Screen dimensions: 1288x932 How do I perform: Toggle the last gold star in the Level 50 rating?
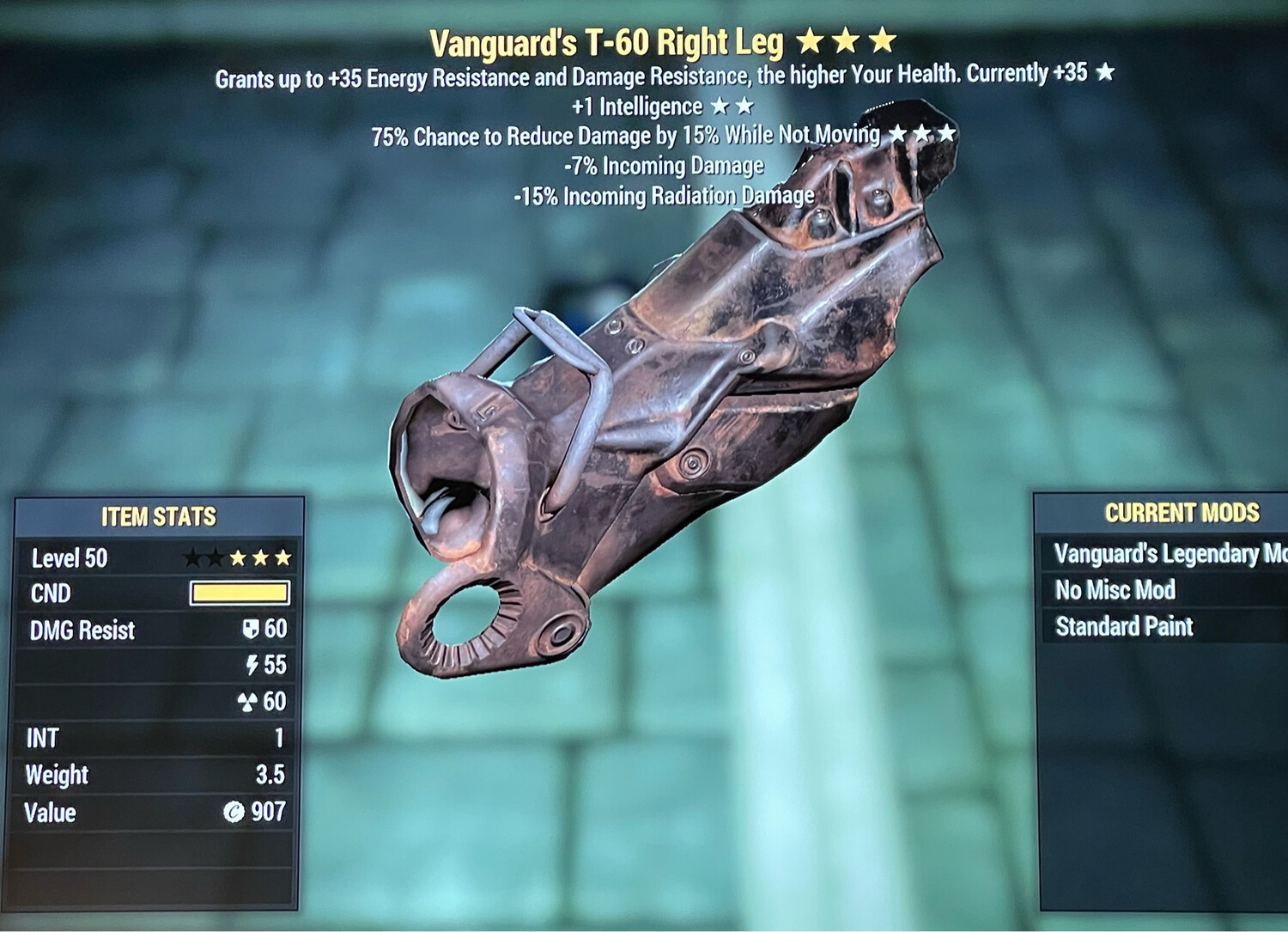283,557
